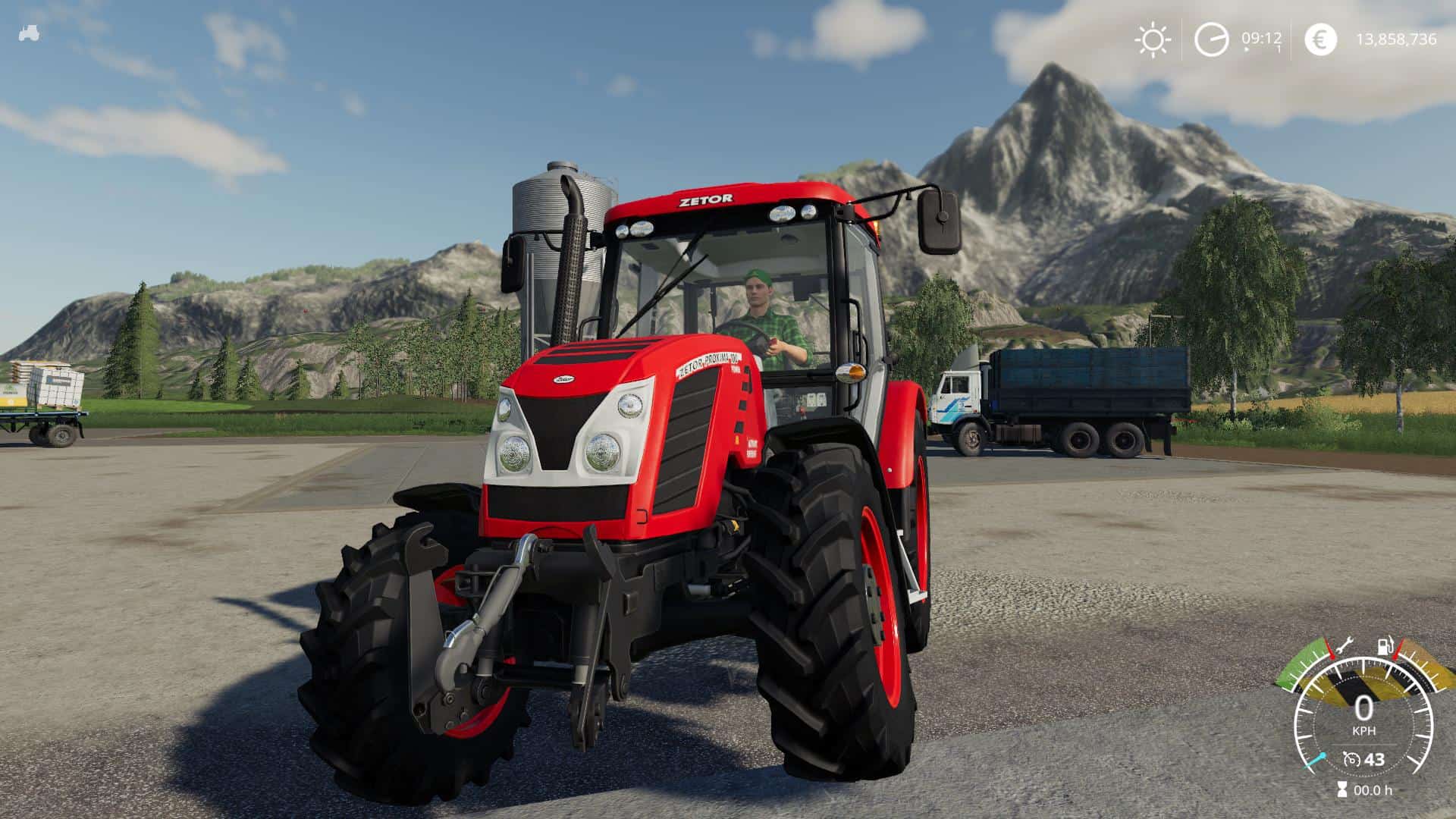
Task: Select the speedometer dial
Action: tap(1363, 720)
